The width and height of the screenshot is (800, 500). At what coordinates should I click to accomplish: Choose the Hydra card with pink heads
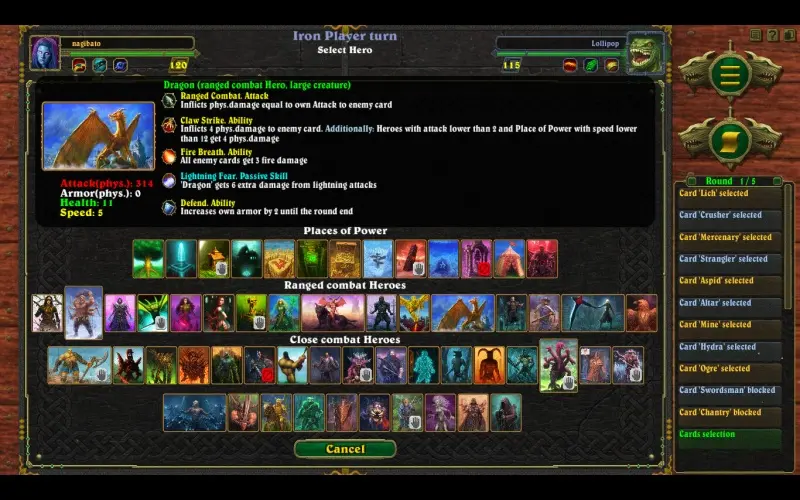coord(558,364)
